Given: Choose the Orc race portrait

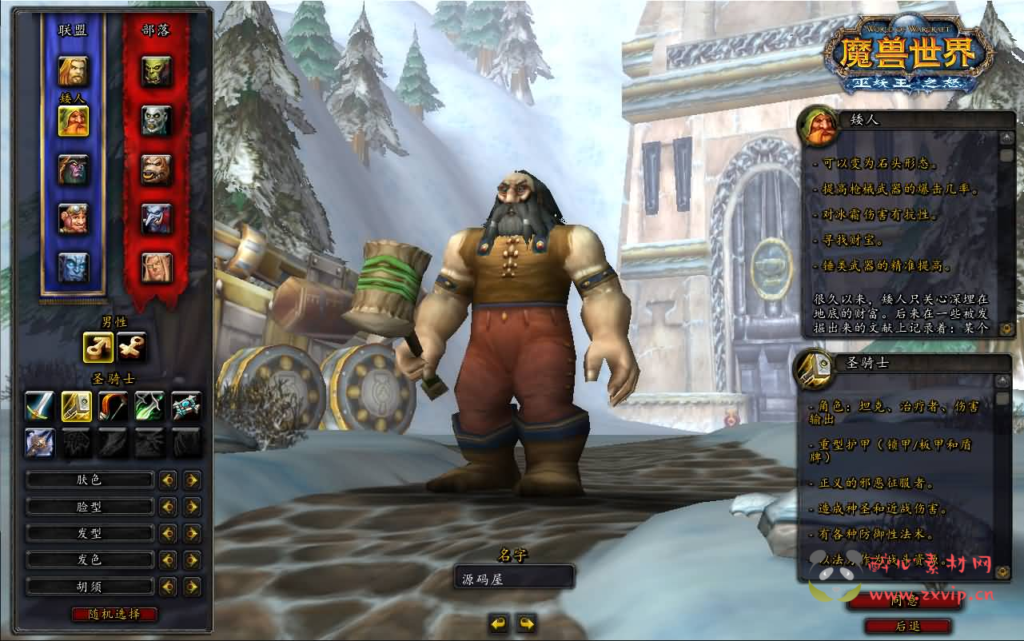Looking at the screenshot, I should point(156,71).
